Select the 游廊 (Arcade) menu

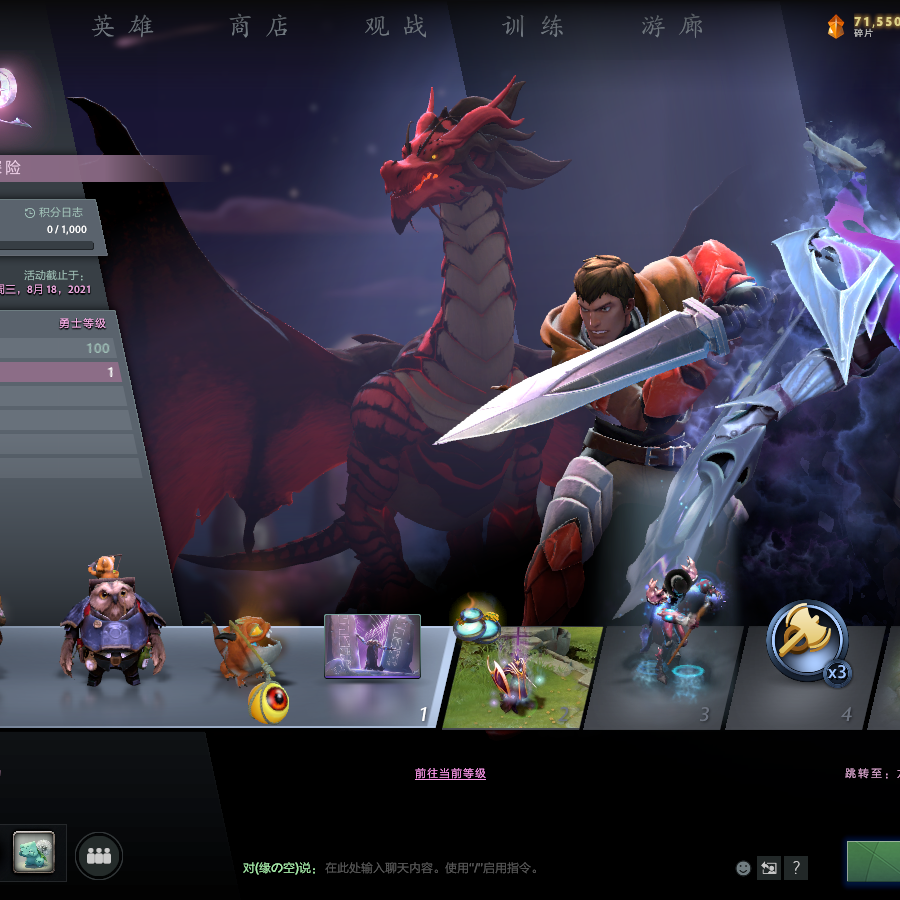point(672,27)
